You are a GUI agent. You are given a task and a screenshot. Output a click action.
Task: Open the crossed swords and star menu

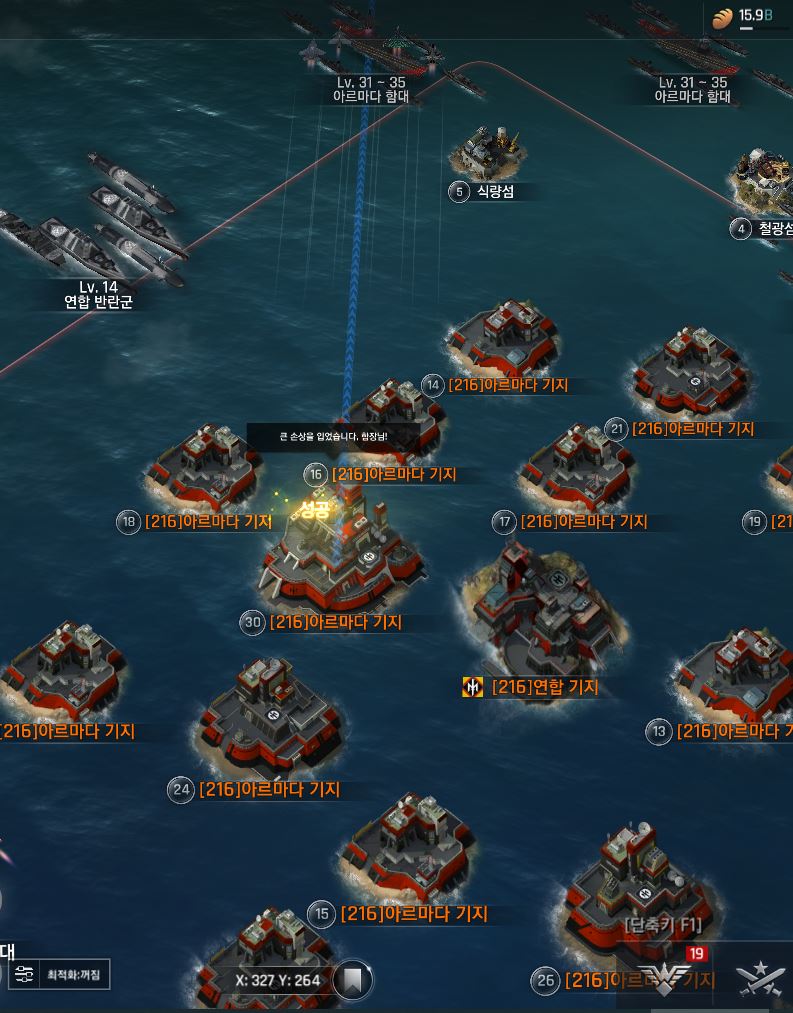pos(759,978)
